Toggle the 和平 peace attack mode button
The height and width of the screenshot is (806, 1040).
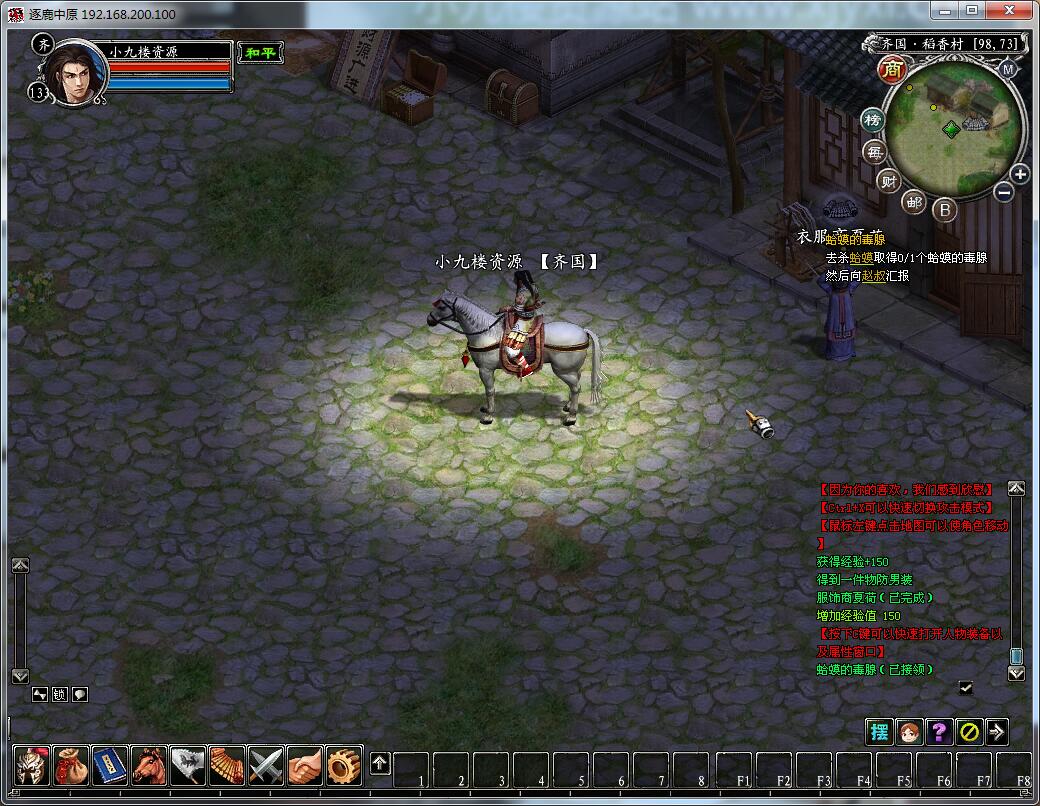[260, 52]
